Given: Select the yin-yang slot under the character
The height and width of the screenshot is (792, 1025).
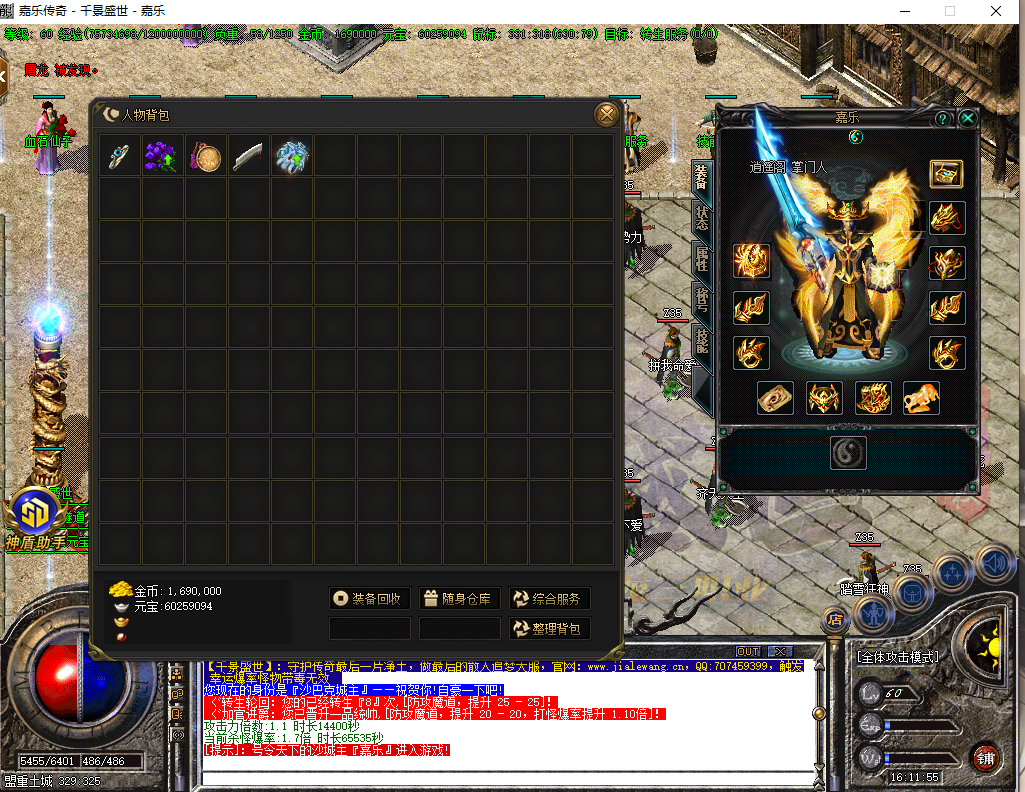Looking at the screenshot, I should [x=848, y=453].
